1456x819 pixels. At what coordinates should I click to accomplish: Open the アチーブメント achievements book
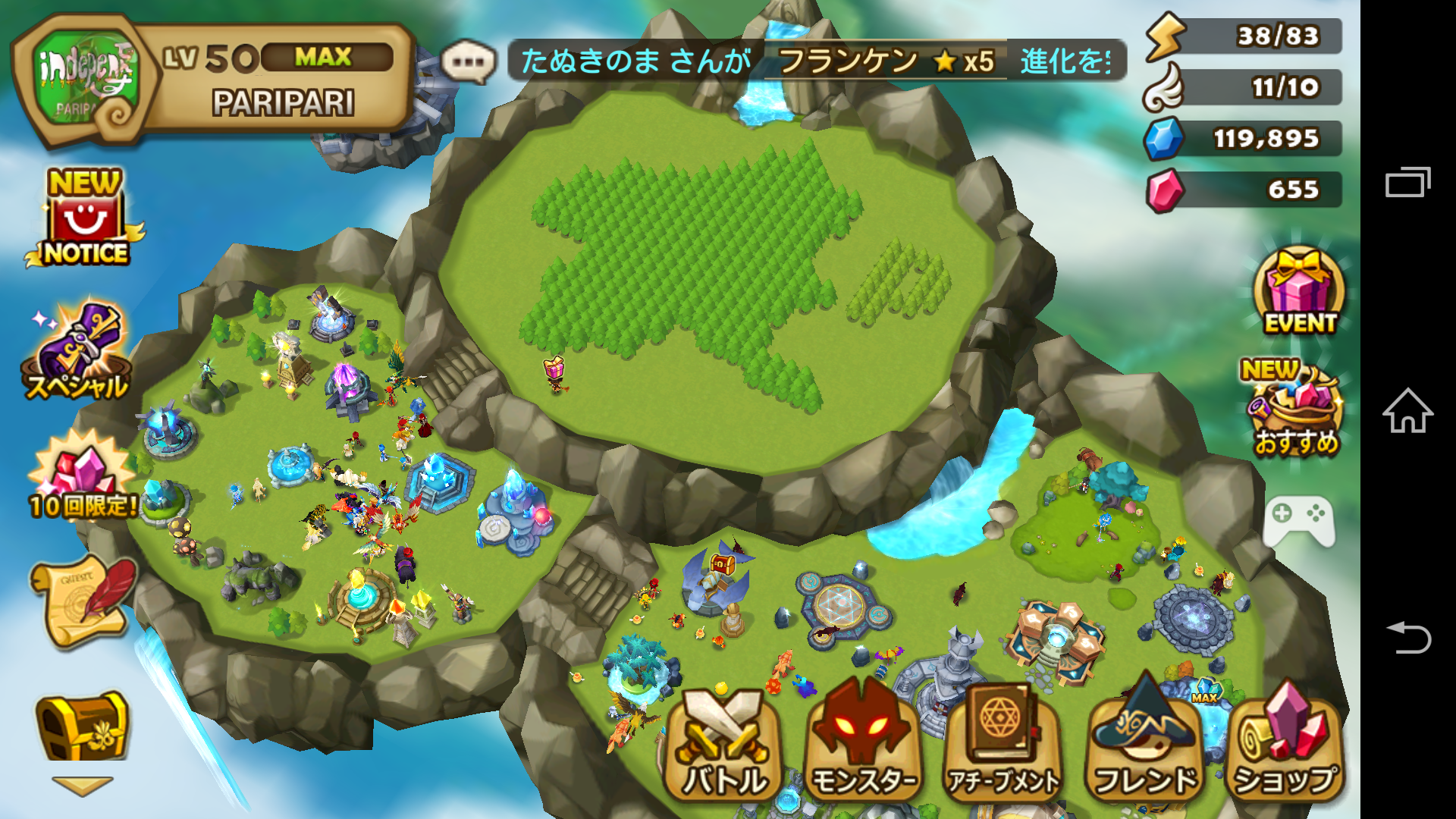pyautogui.click(x=1003, y=747)
